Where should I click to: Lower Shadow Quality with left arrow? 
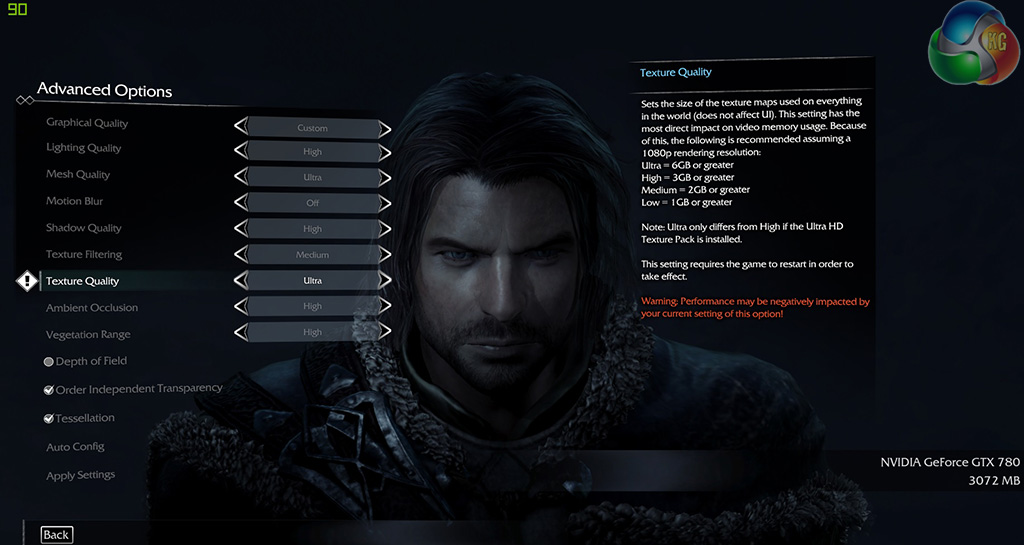(240, 229)
